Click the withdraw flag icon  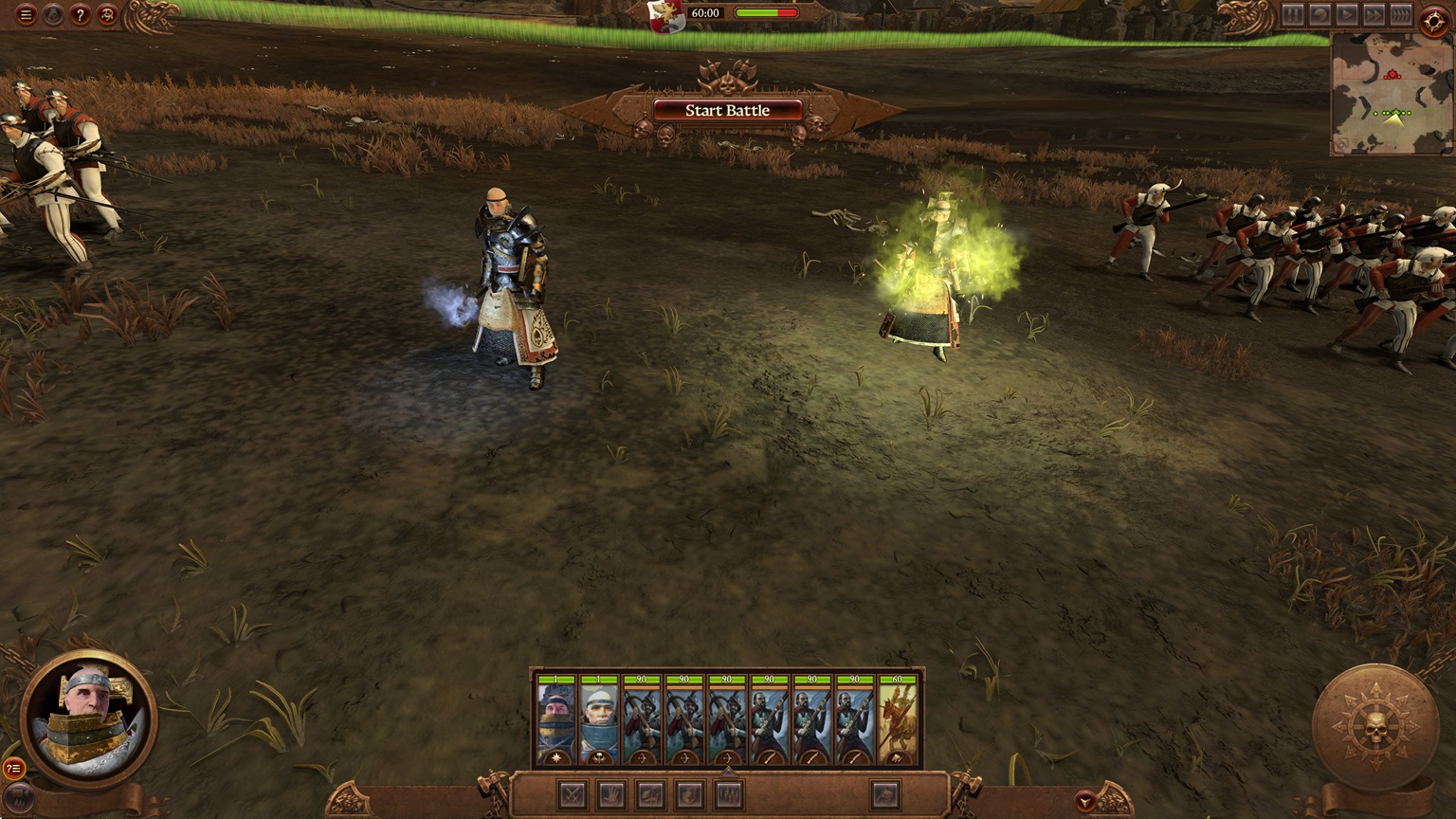pyautogui.click(x=884, y=792)
